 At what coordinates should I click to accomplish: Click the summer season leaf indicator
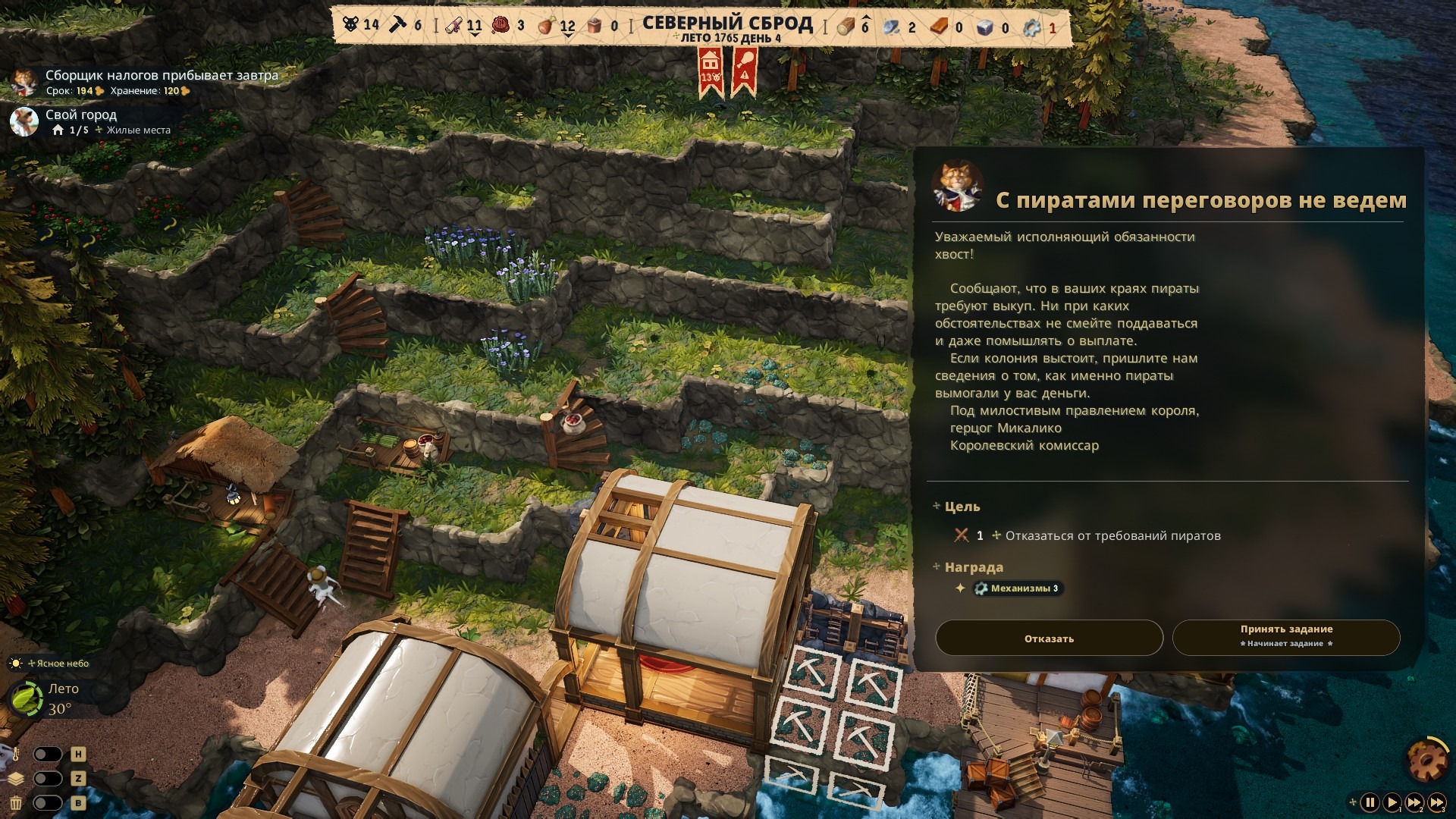point(27,698)
